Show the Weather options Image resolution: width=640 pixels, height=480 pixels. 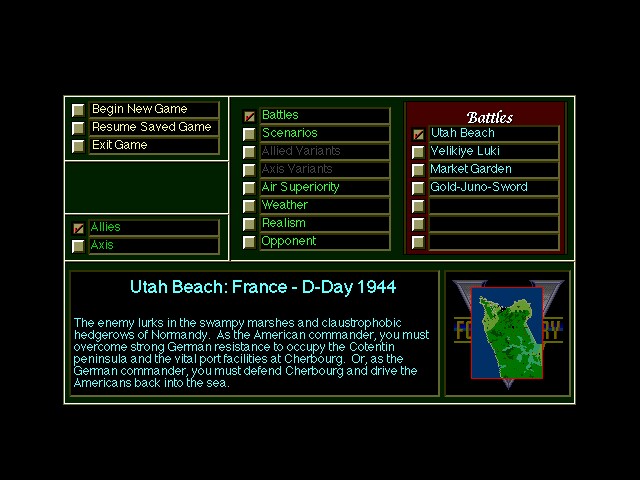[323, 205]
